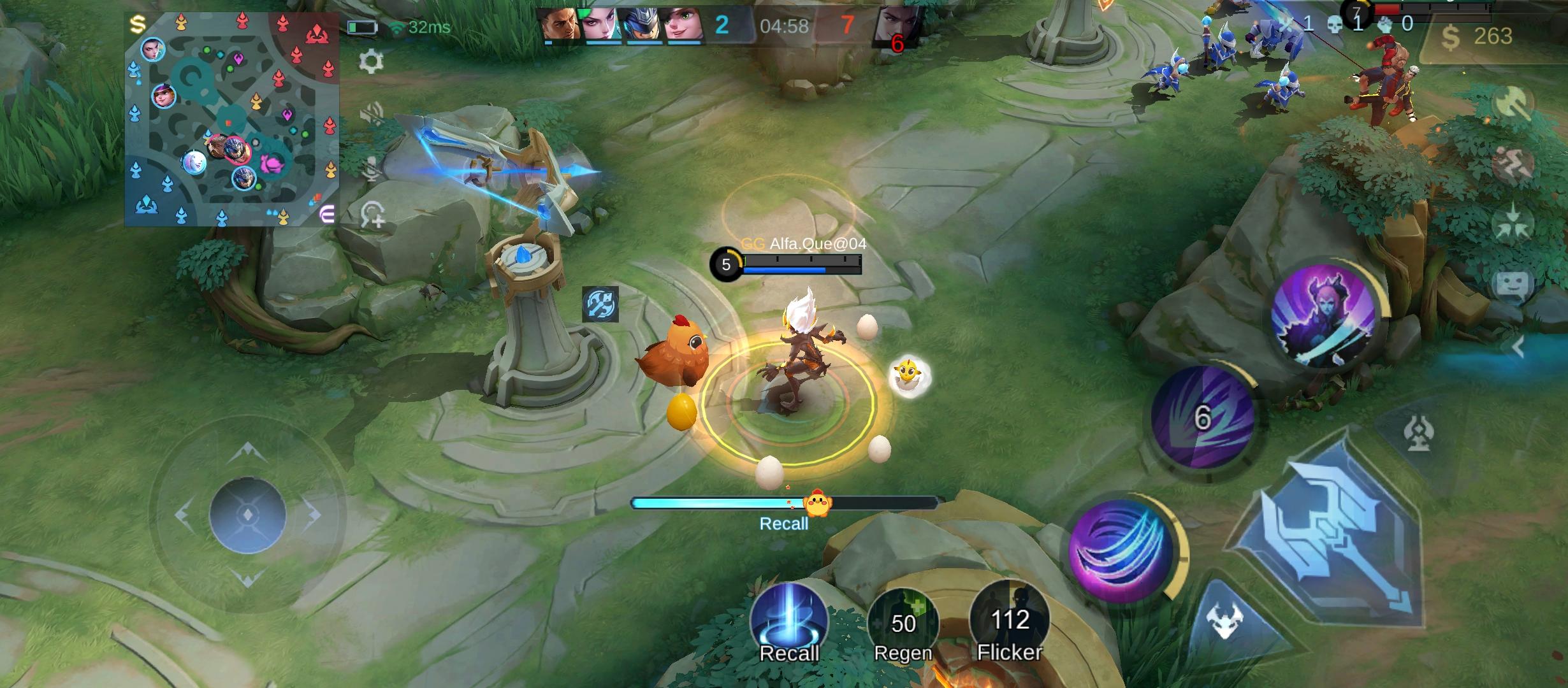Tap the map signal ping icon
The width and height of the screenshot is (1568, 688).
373,215
